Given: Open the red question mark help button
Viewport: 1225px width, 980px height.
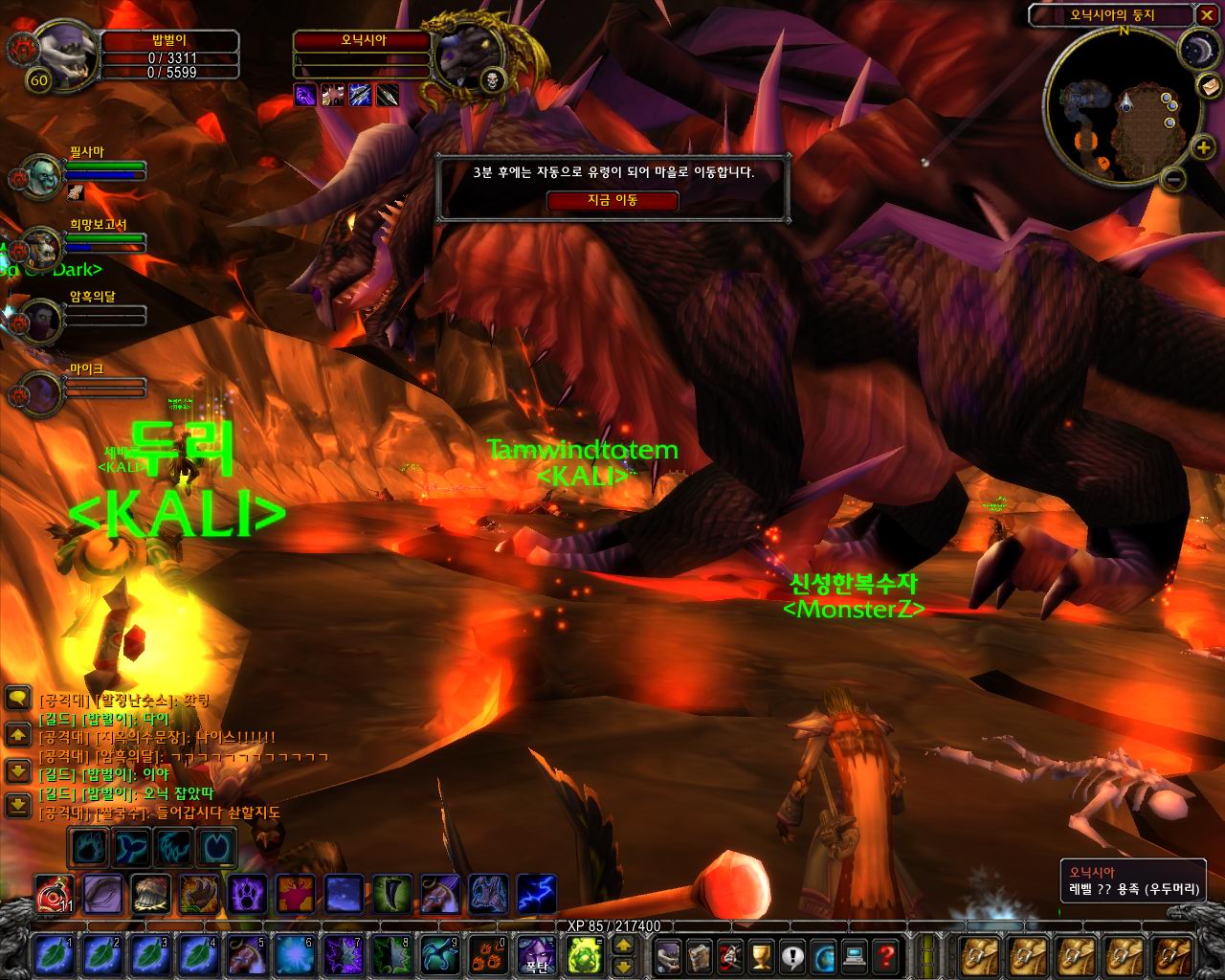Looking at the screenshot, I should [886, 954].
